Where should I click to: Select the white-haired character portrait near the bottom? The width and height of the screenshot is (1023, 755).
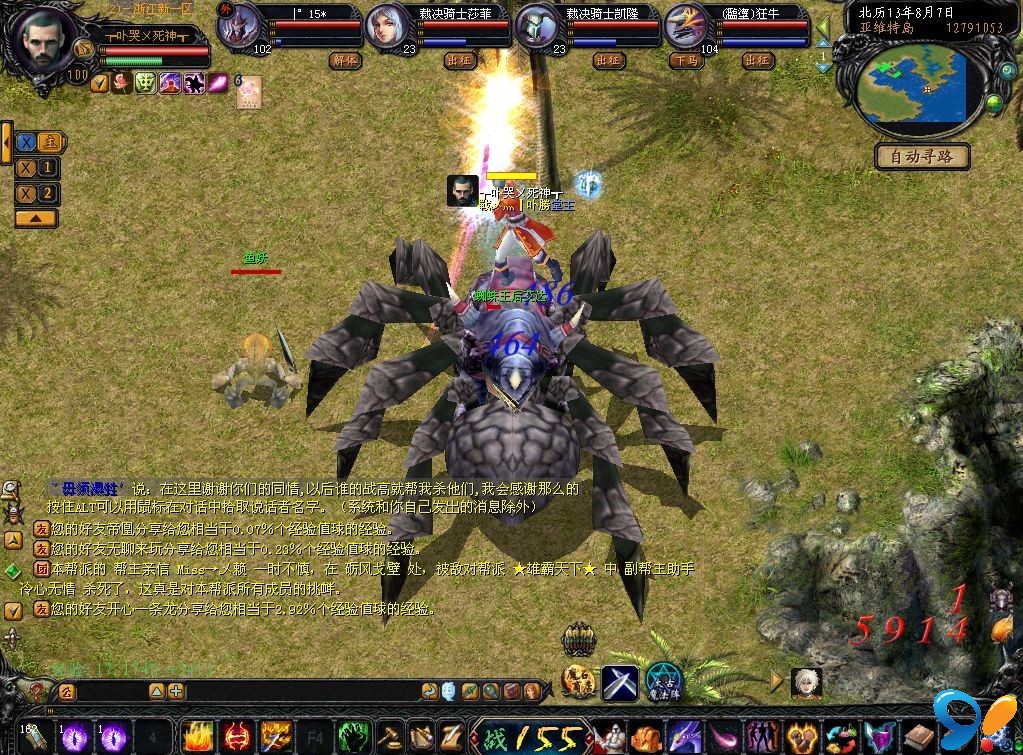click(x=806, y=682)
